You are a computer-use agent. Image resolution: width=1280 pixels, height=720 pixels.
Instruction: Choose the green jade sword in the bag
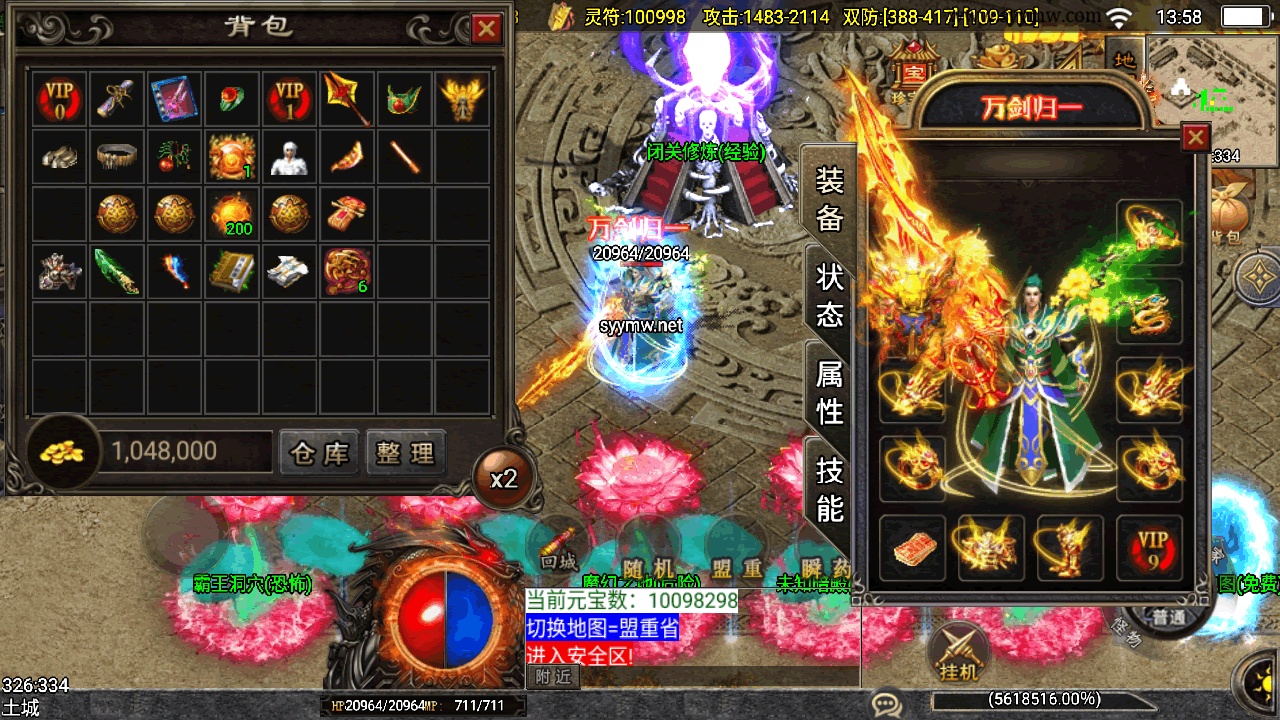point(117,271)
